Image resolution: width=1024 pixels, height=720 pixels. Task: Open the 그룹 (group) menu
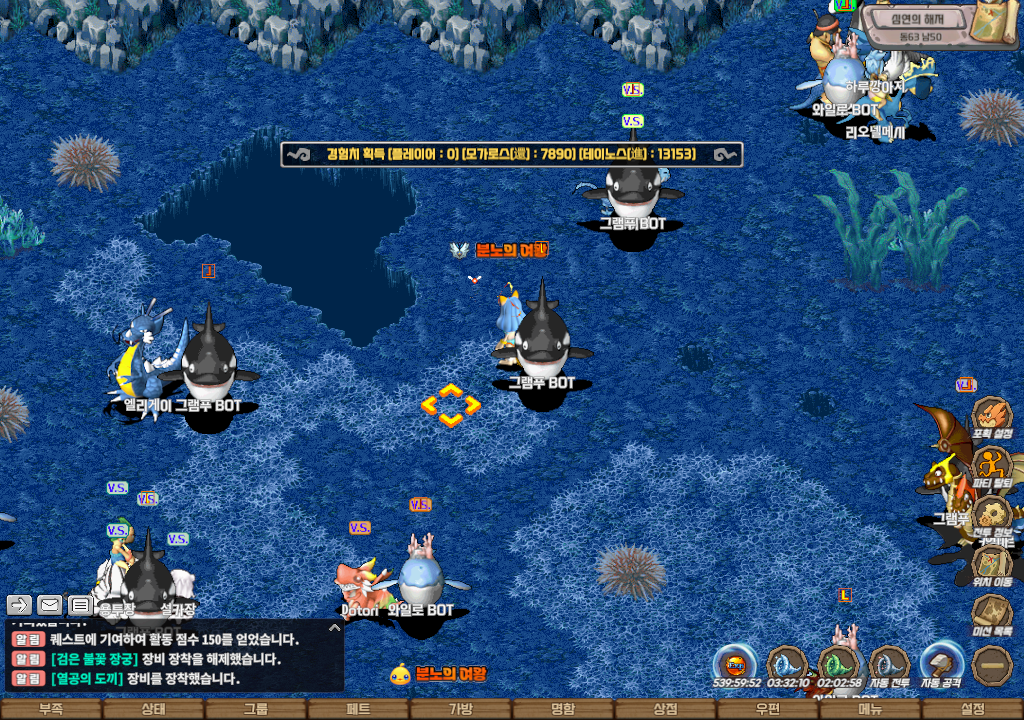click(x=256, y=709)
